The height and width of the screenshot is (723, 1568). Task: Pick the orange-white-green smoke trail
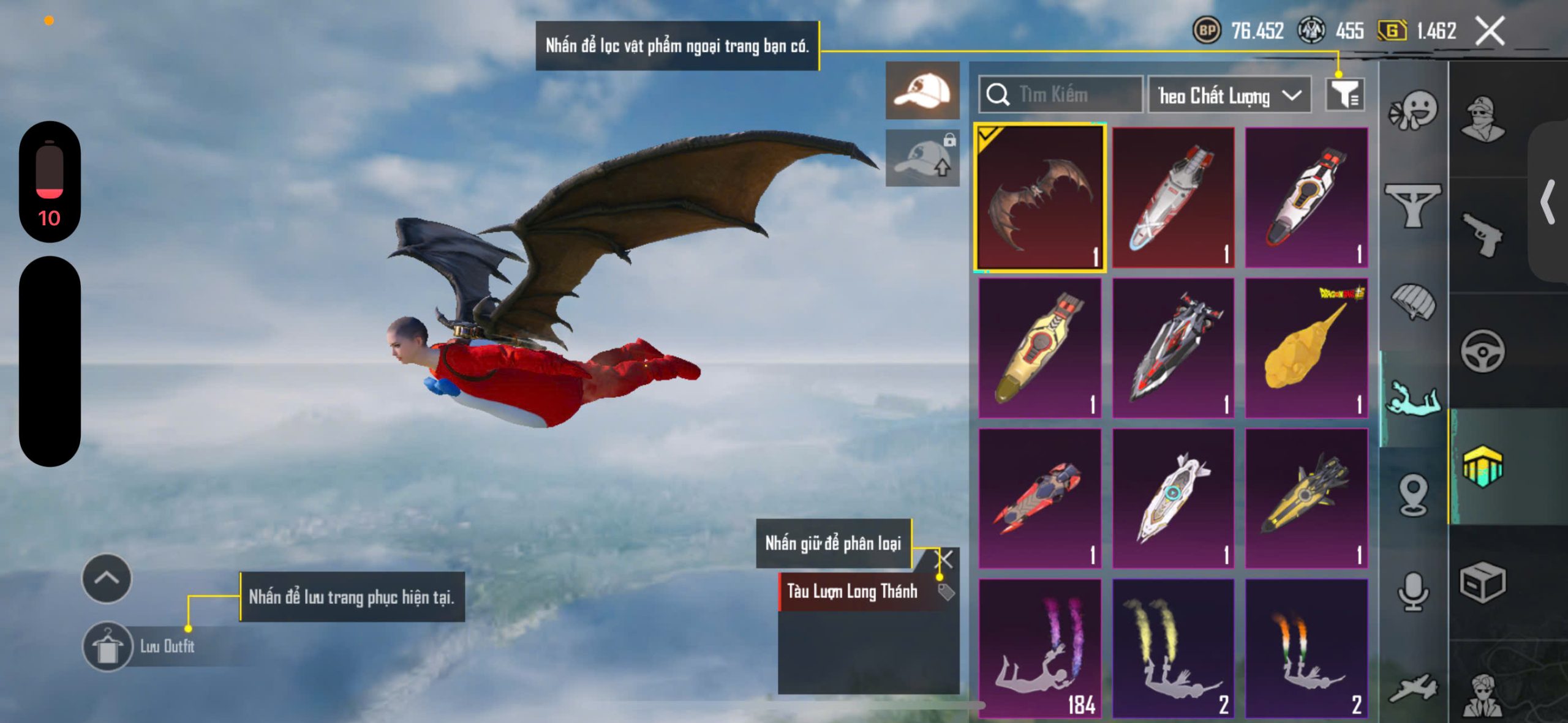(x=1306, y=648)
